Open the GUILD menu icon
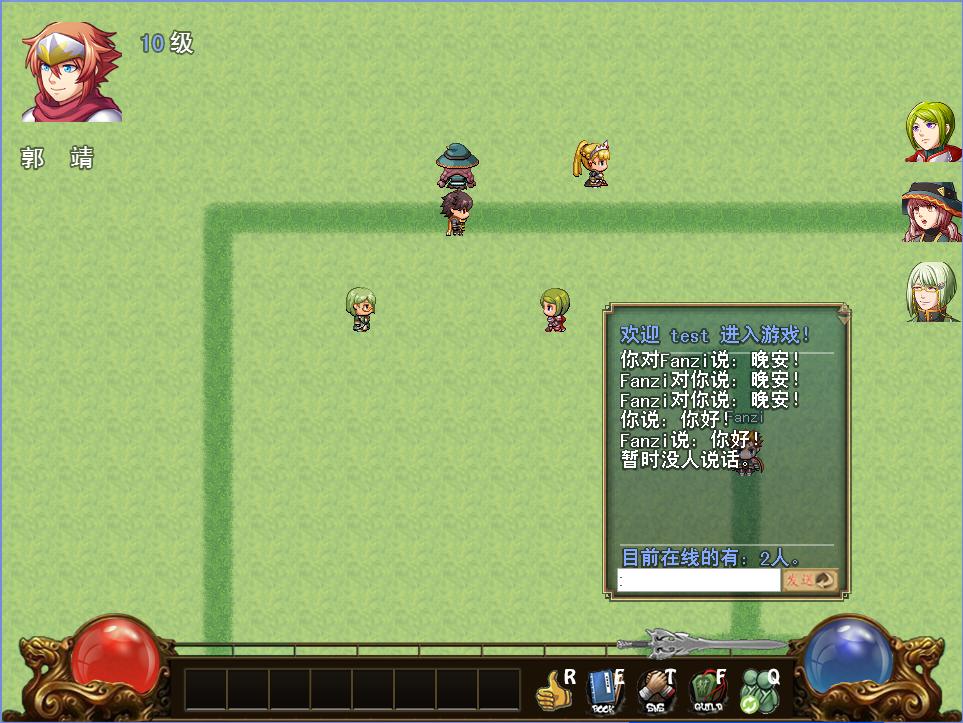This screenshot has height=723, width=963. tap(708, 691)
